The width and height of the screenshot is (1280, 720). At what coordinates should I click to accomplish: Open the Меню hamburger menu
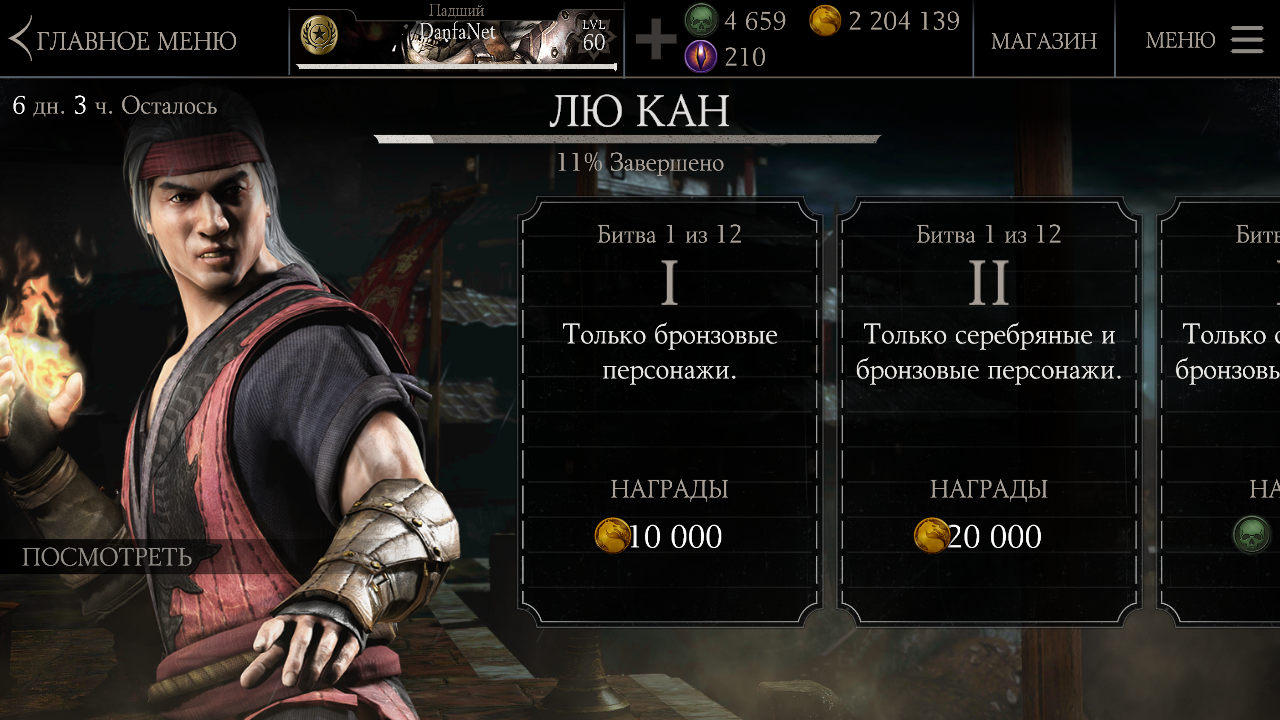pos(1204,40)
